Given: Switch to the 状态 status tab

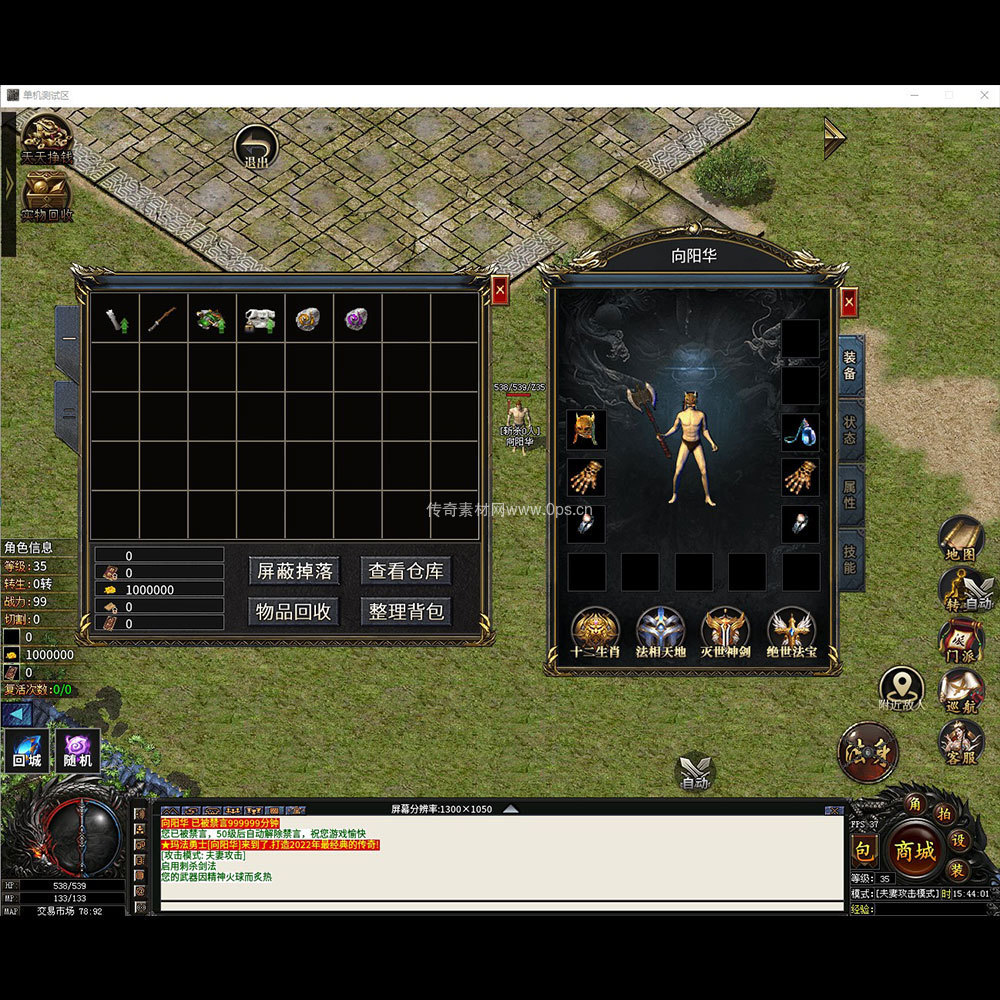Looking at the screenshot, I should click(850, 430).
